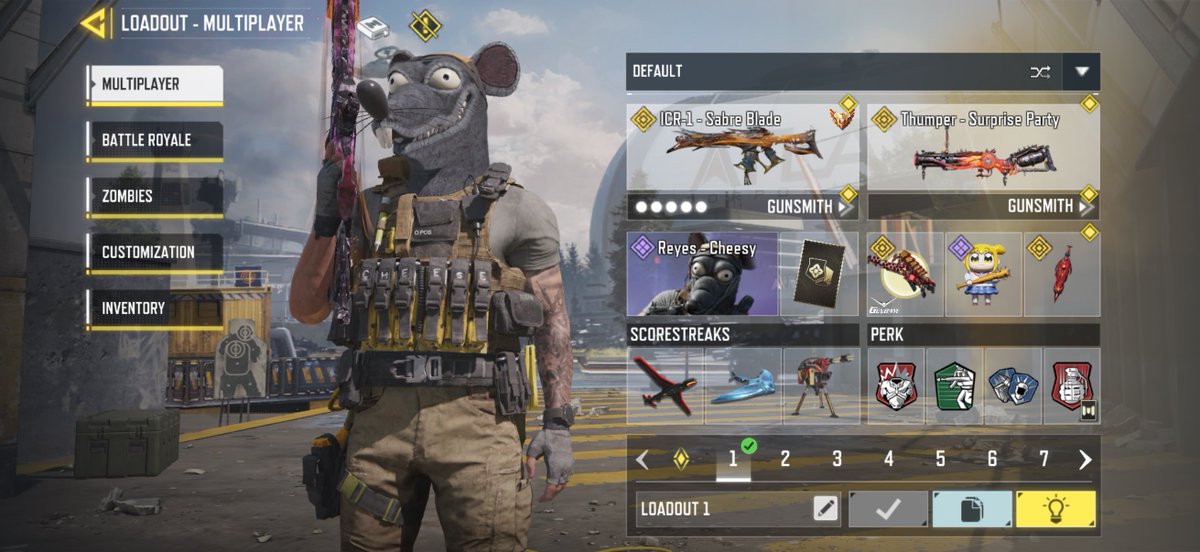Open the Battle Royale loadout tab

point(154,140)
